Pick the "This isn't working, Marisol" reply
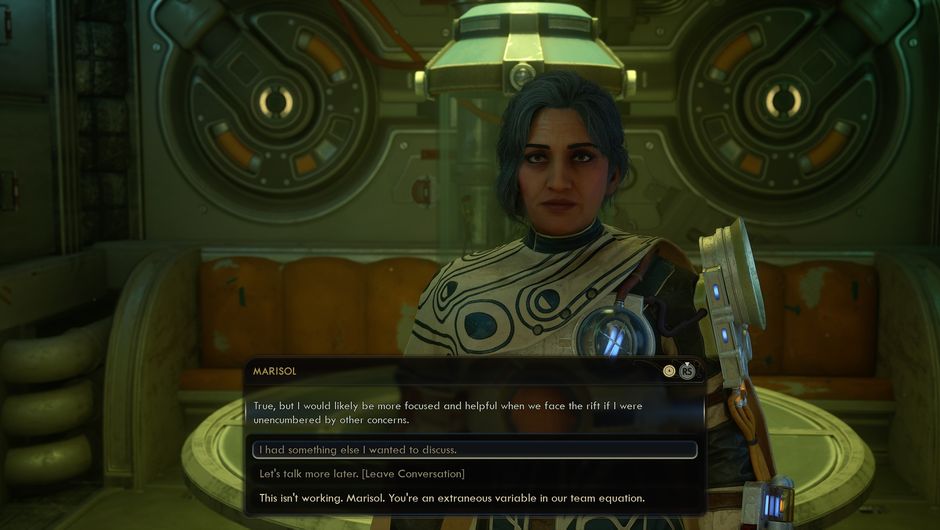Image resolution: width=940 pixels, height=530 pixels. pyautogui.click(x=452, y=498)
